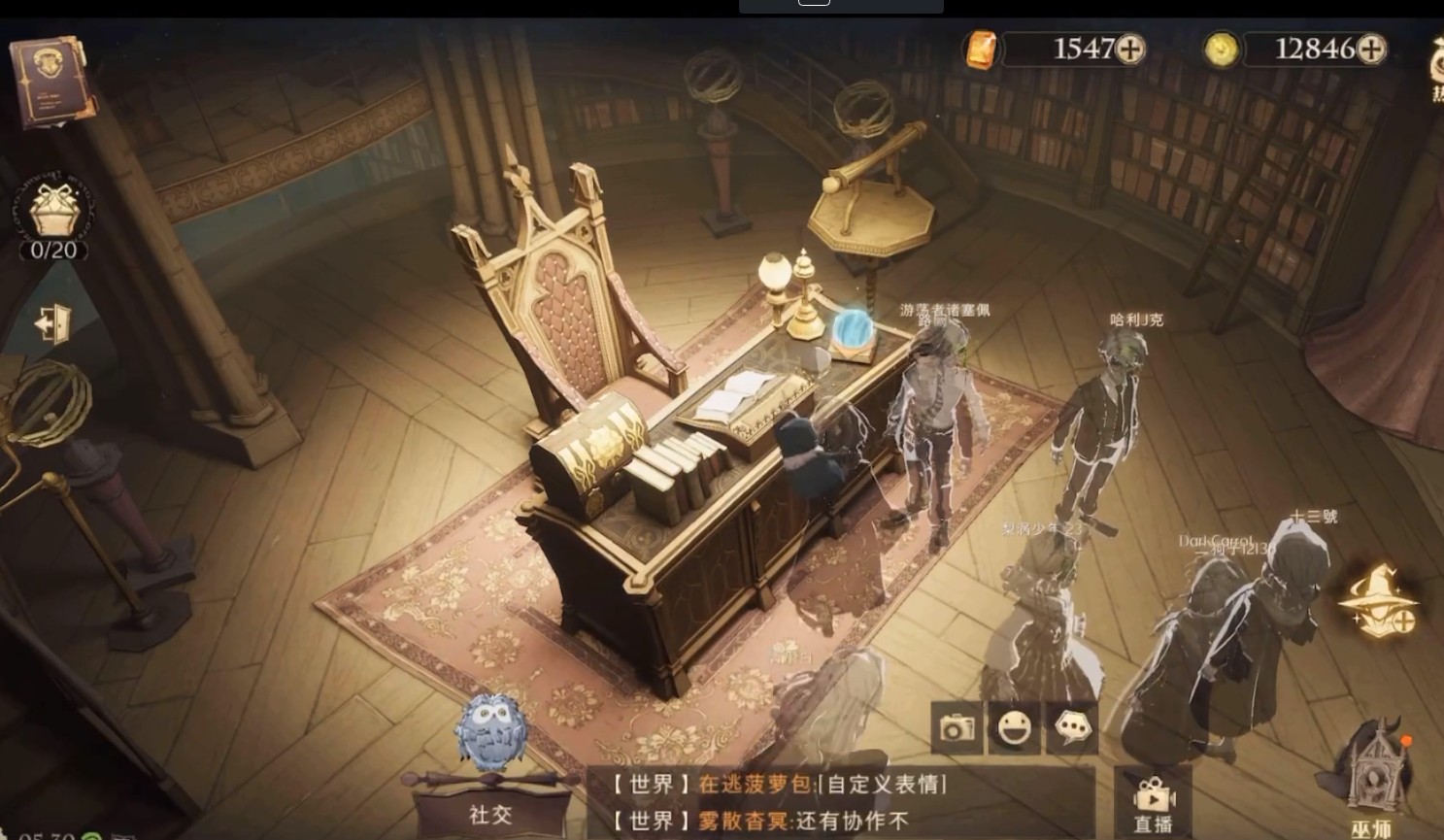Click the 直播 live stream camera icon
This screenshot has width=1444, height=840.
(1152, 796)
